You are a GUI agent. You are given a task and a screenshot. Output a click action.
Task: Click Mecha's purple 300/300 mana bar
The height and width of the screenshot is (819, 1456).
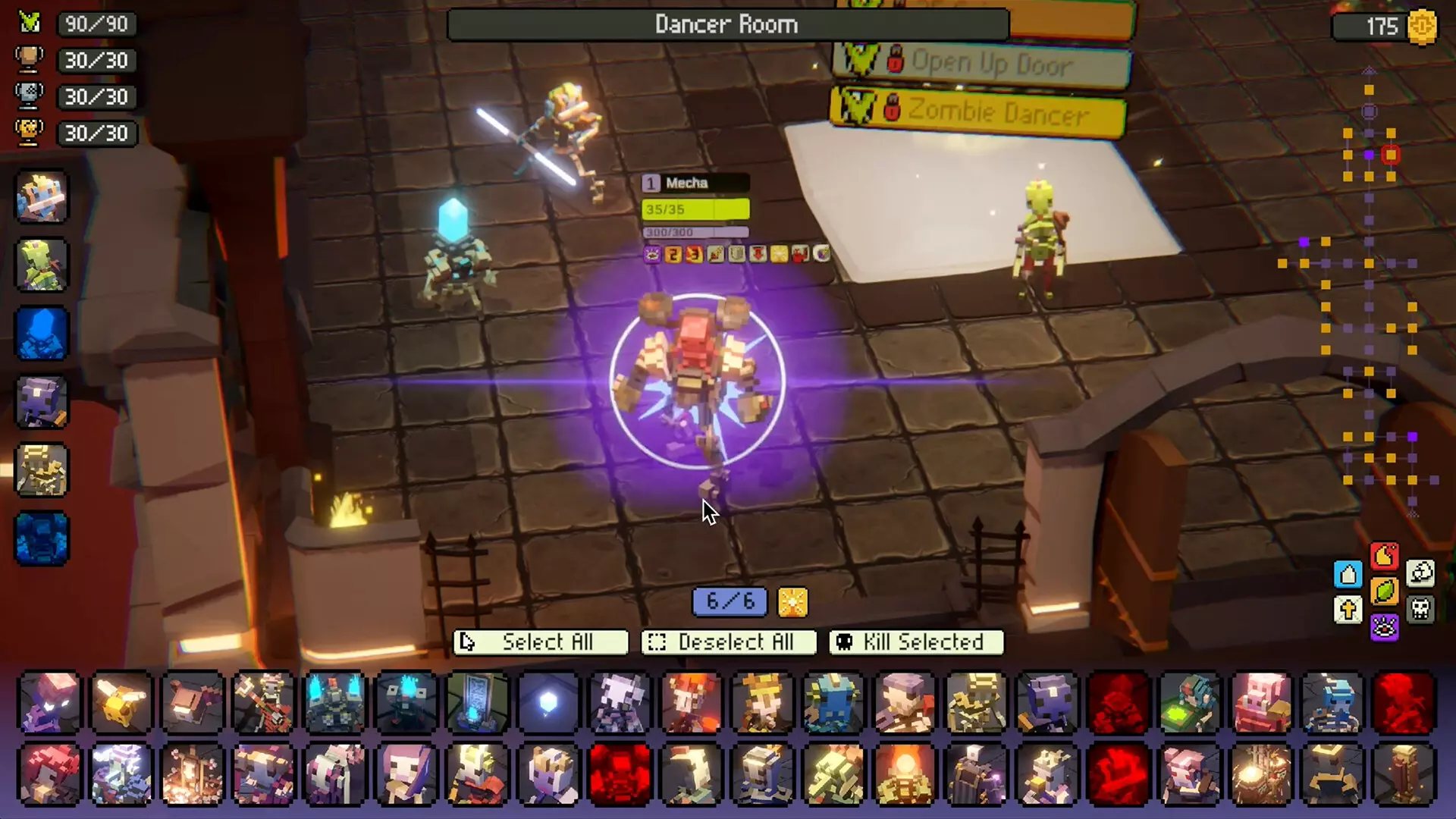pyautogui.click(x=695, y=233)
